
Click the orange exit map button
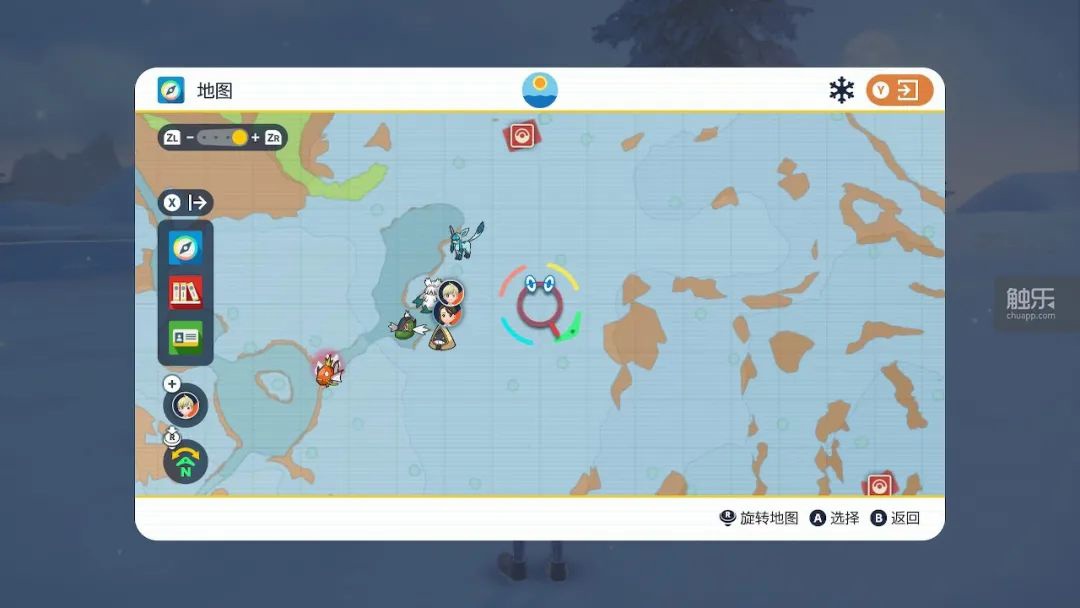coord(899,90)
